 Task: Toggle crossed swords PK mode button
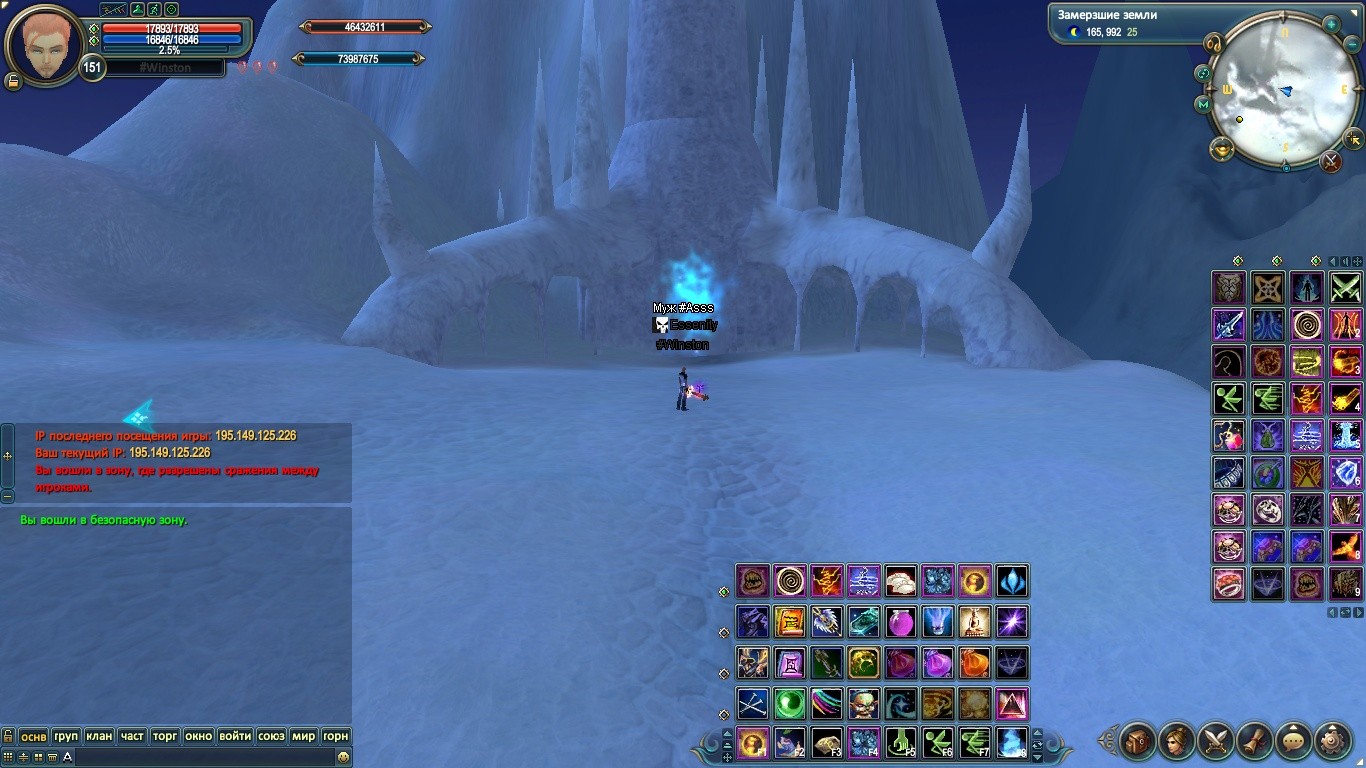click(1330, 160)
